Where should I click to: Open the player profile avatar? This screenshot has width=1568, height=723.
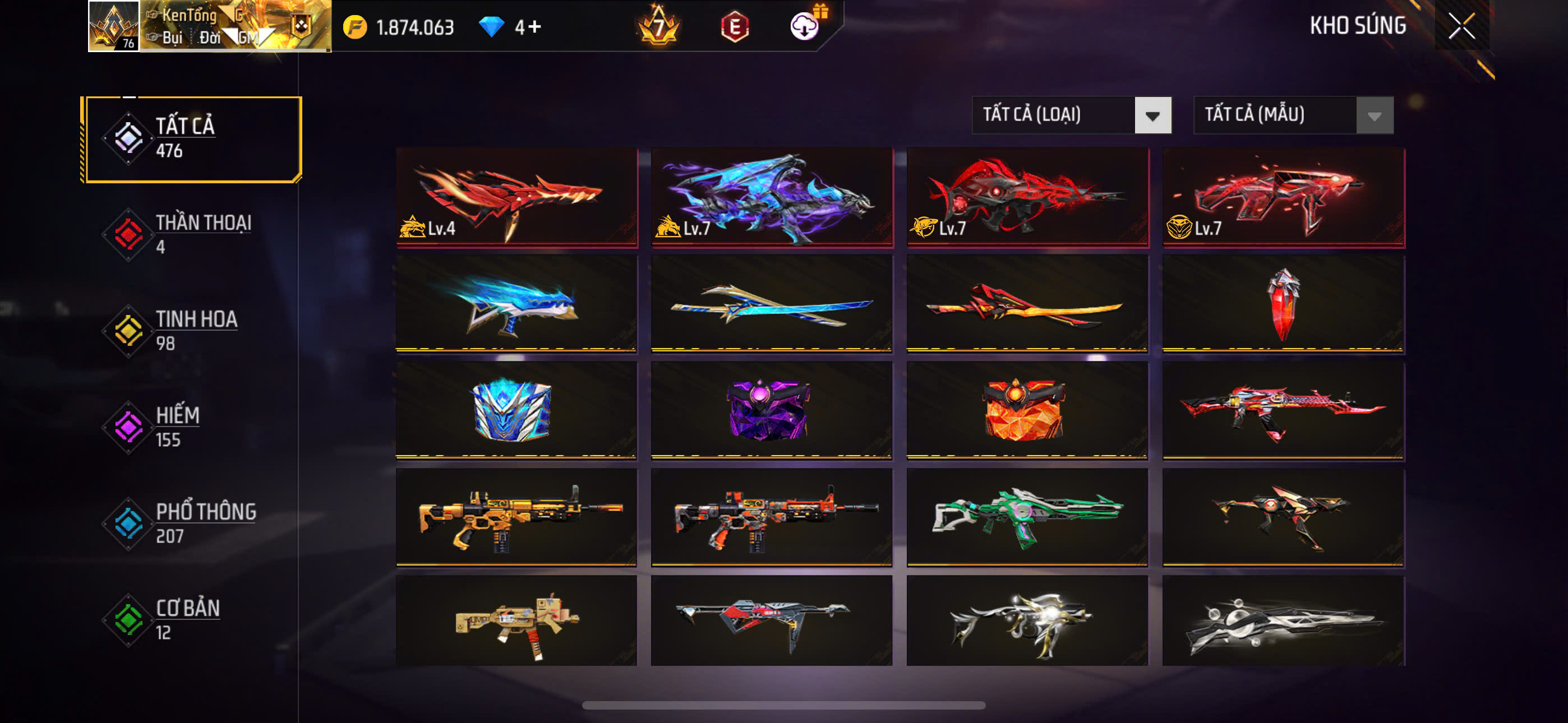(114, 26)
